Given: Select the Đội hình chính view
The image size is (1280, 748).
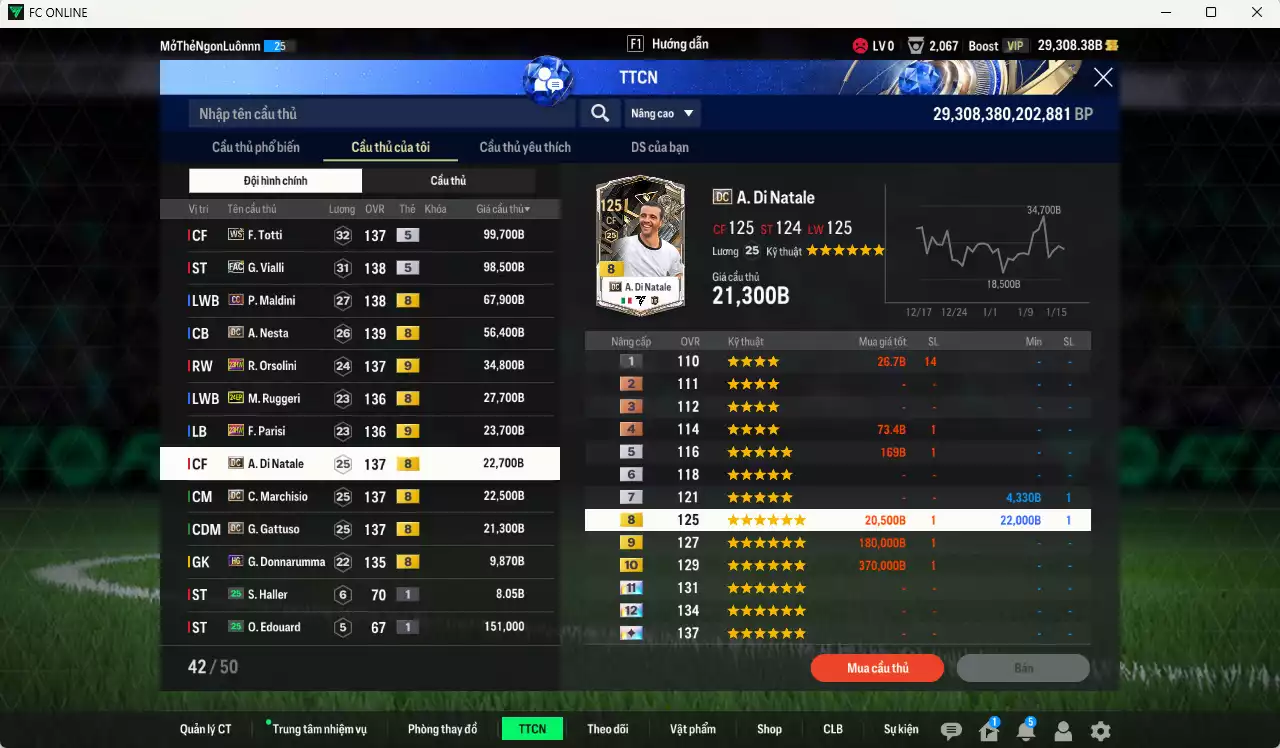Looking at the screenshot, I should click(x=275, y=180).
